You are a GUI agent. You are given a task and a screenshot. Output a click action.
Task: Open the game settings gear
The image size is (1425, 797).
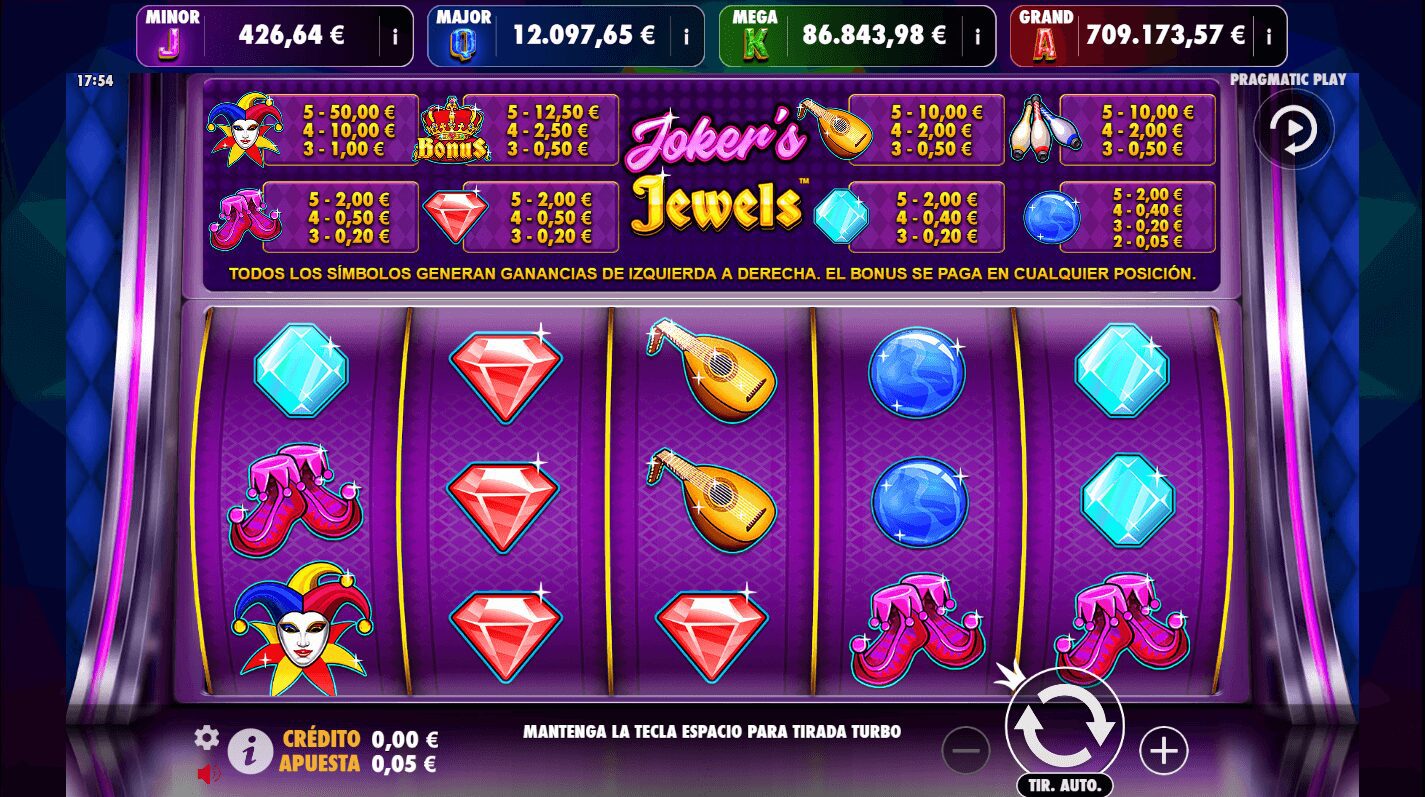(x=206, y=737)
